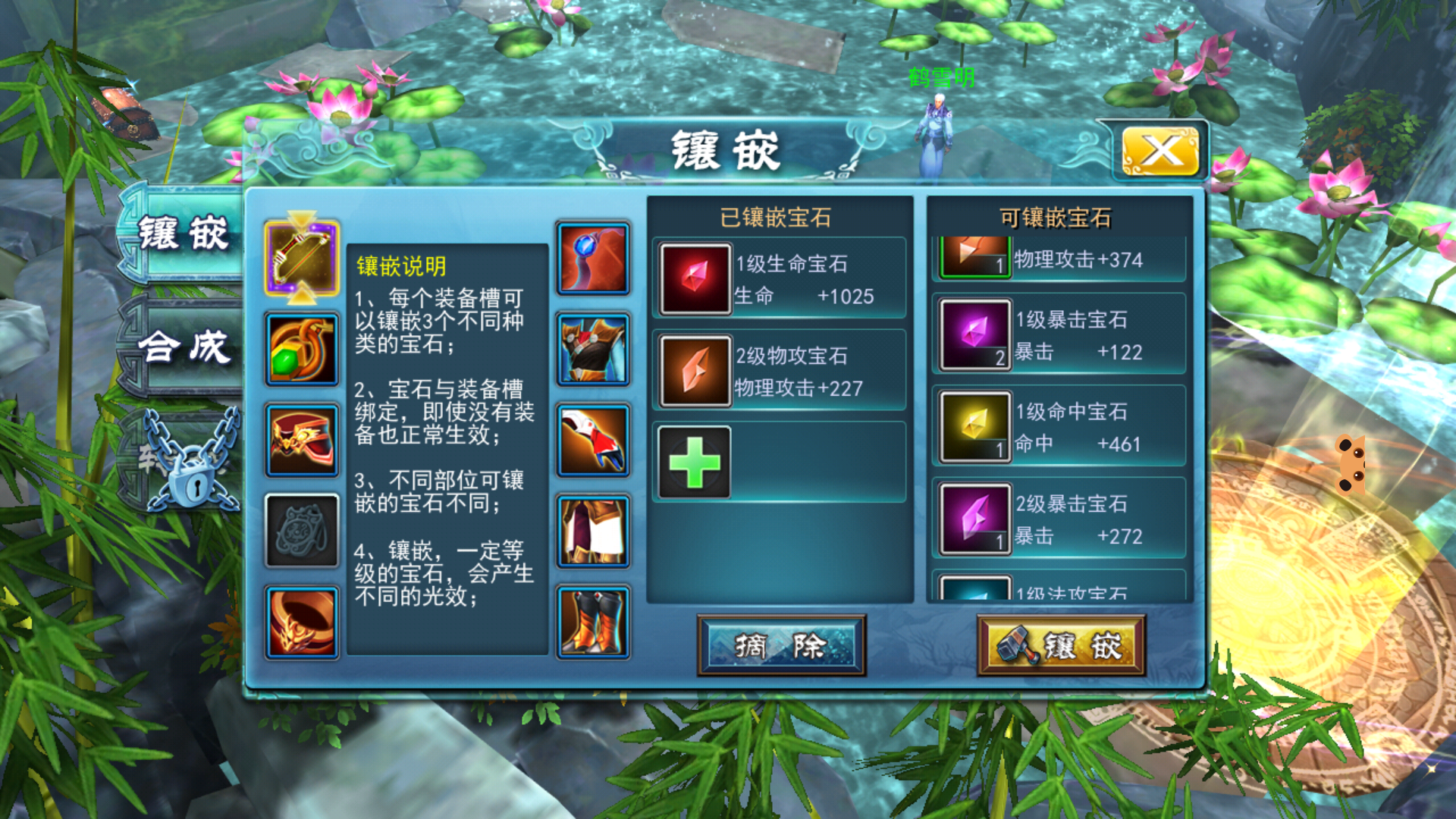Select the red belt equipment slot
The image size is (1456, 819).
pyautogui.click(x=302, y=441)
